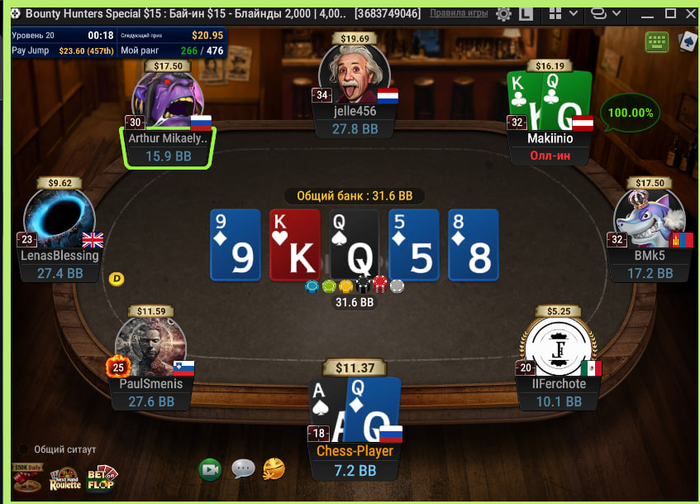700x504 pixels.
Task: Open the green keyboard hotkeys button
Action: (x=657, y=42)
